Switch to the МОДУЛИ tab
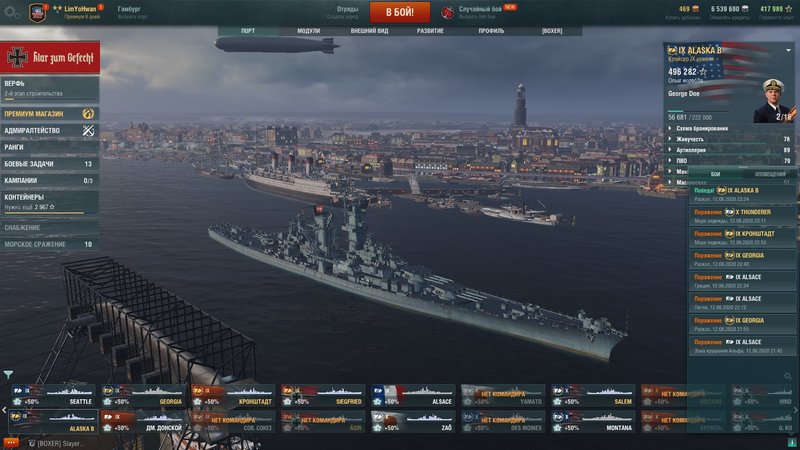Image resolution: width=800 pixels, height=450 pixels. coord(308,31)
